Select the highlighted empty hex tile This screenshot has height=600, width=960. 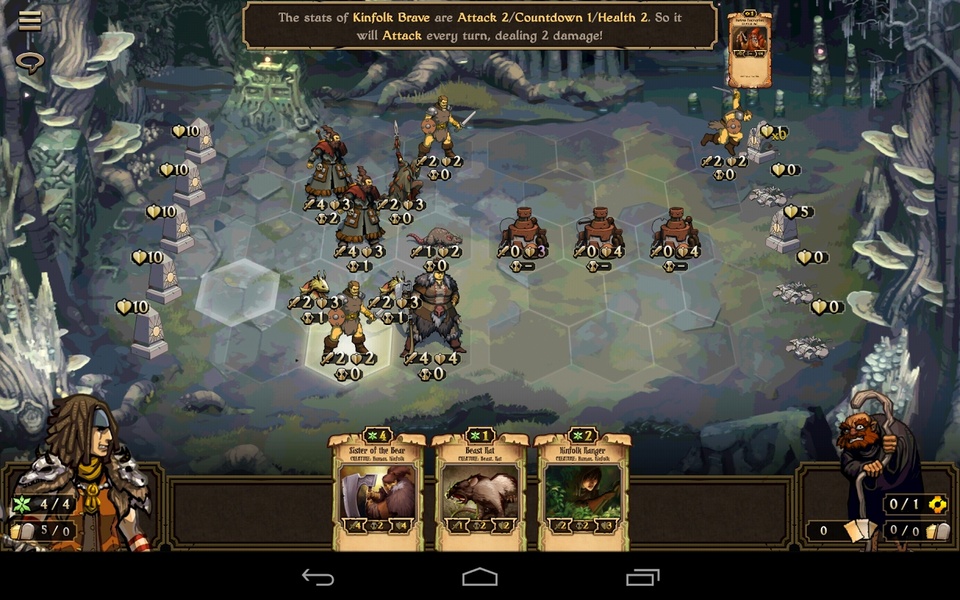237,292
